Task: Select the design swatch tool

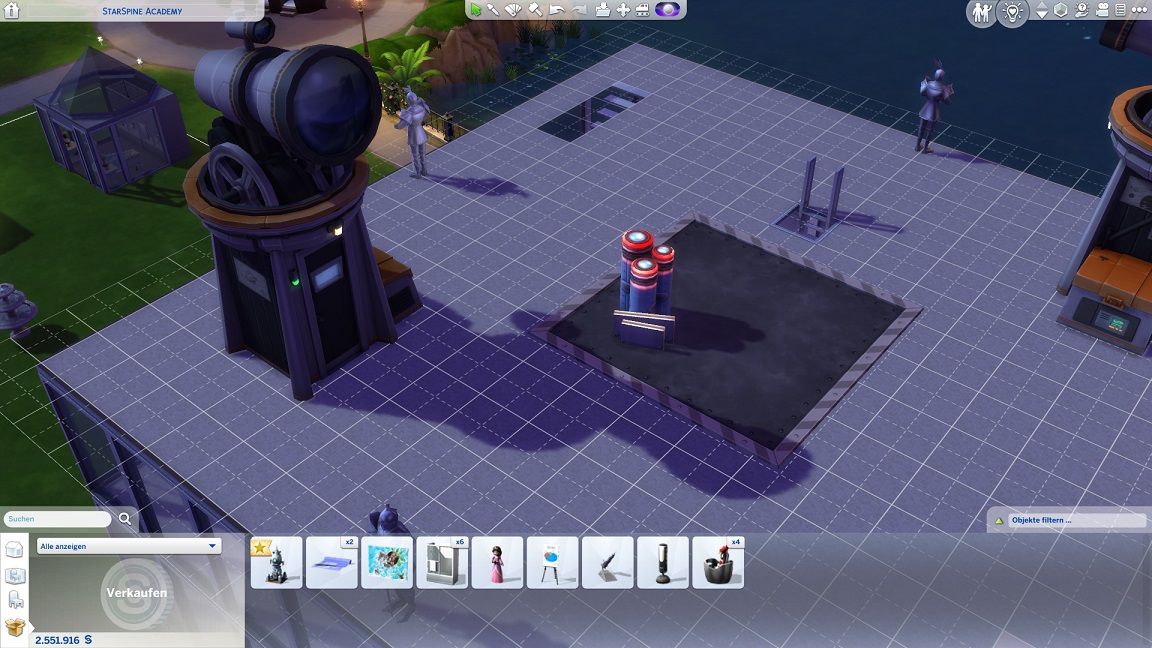Action: tap(514, 9)
